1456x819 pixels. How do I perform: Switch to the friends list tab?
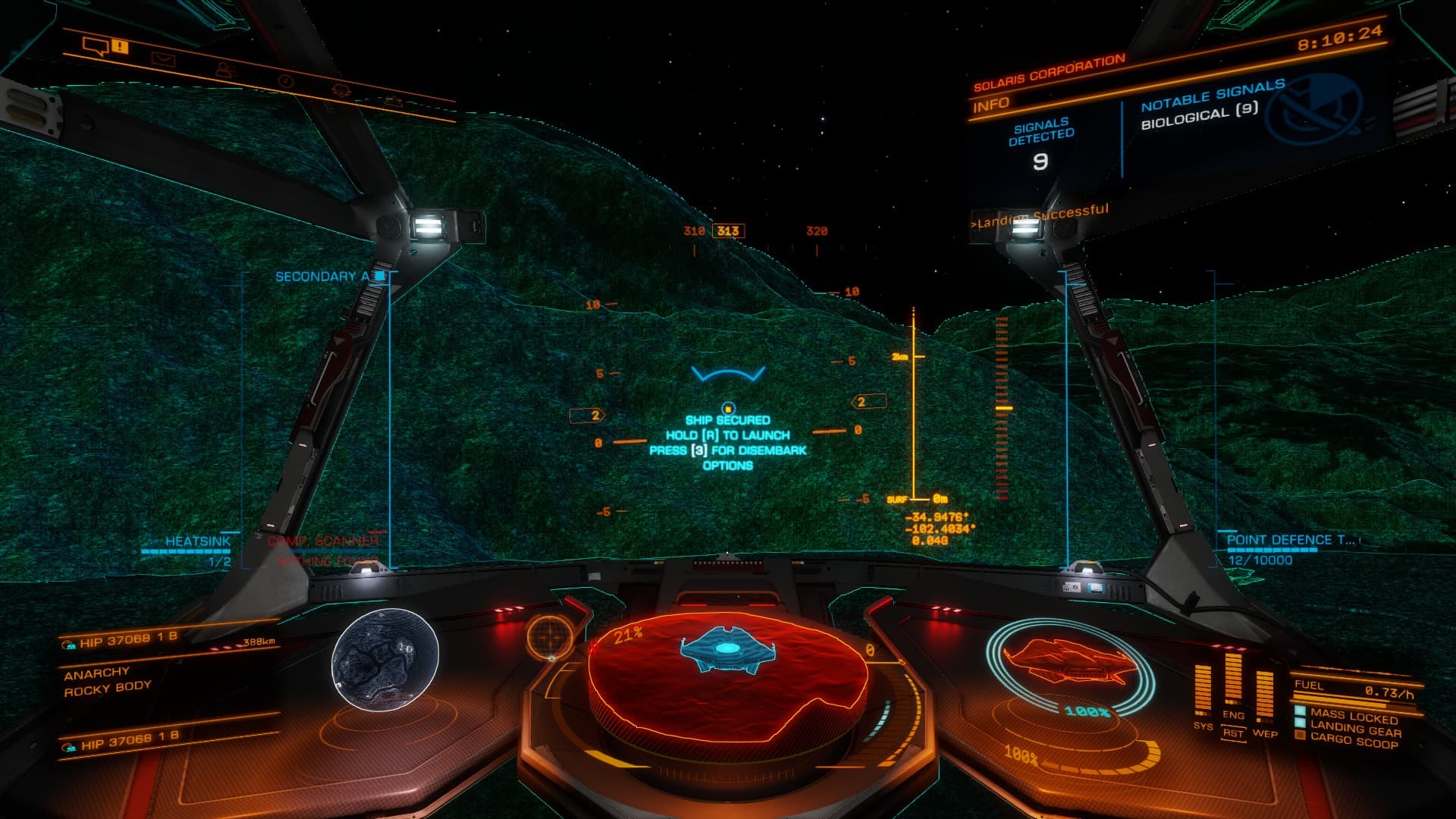tap(224, 70)
